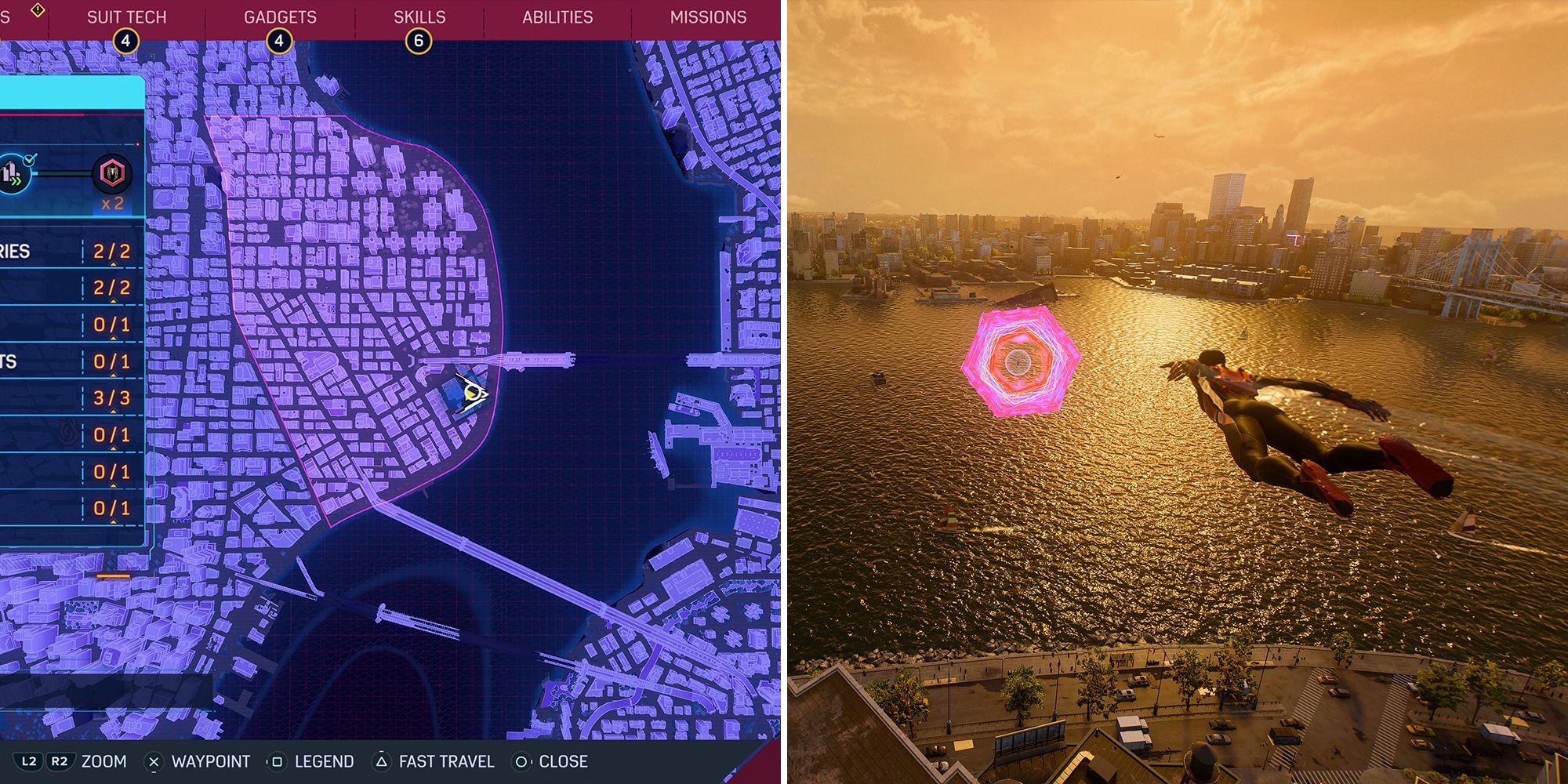1568x784 pixels.
Task: Click Close in the bottom bar
Action: (563, 760)
